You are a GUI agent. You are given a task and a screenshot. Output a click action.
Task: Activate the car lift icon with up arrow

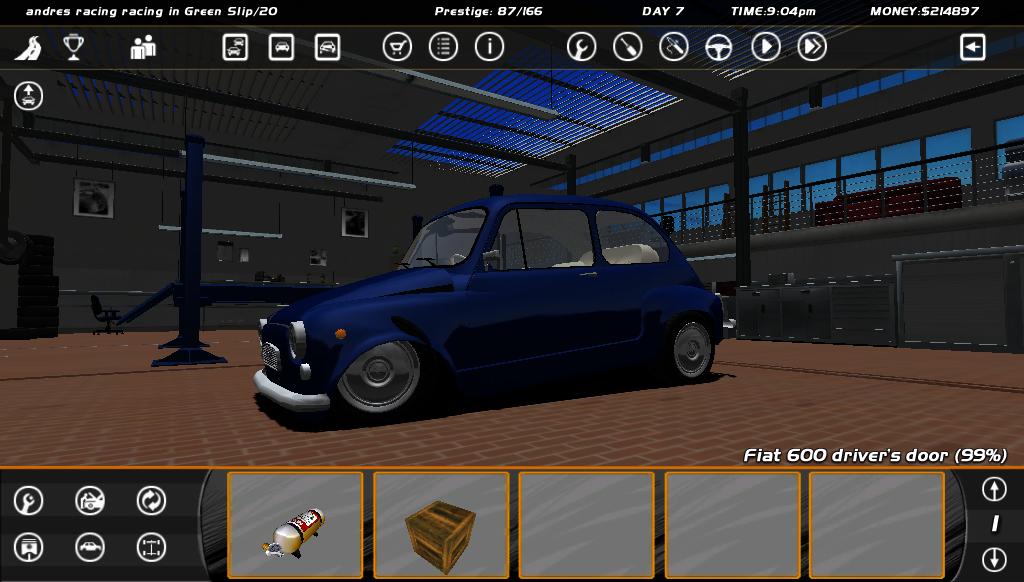(29, 96)
